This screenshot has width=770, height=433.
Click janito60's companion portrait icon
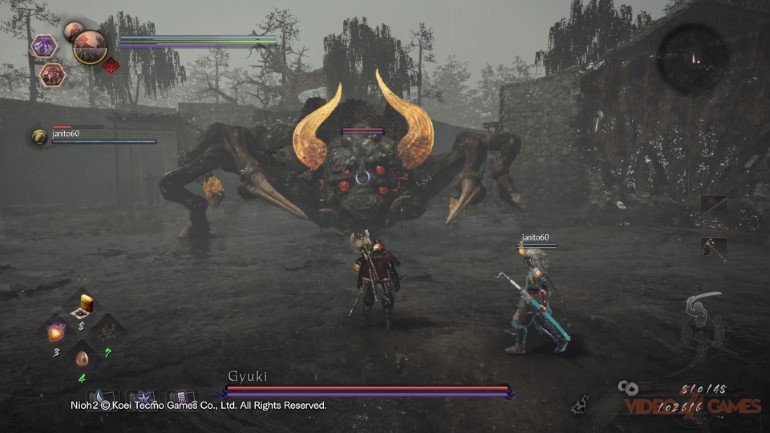(39, 135)
